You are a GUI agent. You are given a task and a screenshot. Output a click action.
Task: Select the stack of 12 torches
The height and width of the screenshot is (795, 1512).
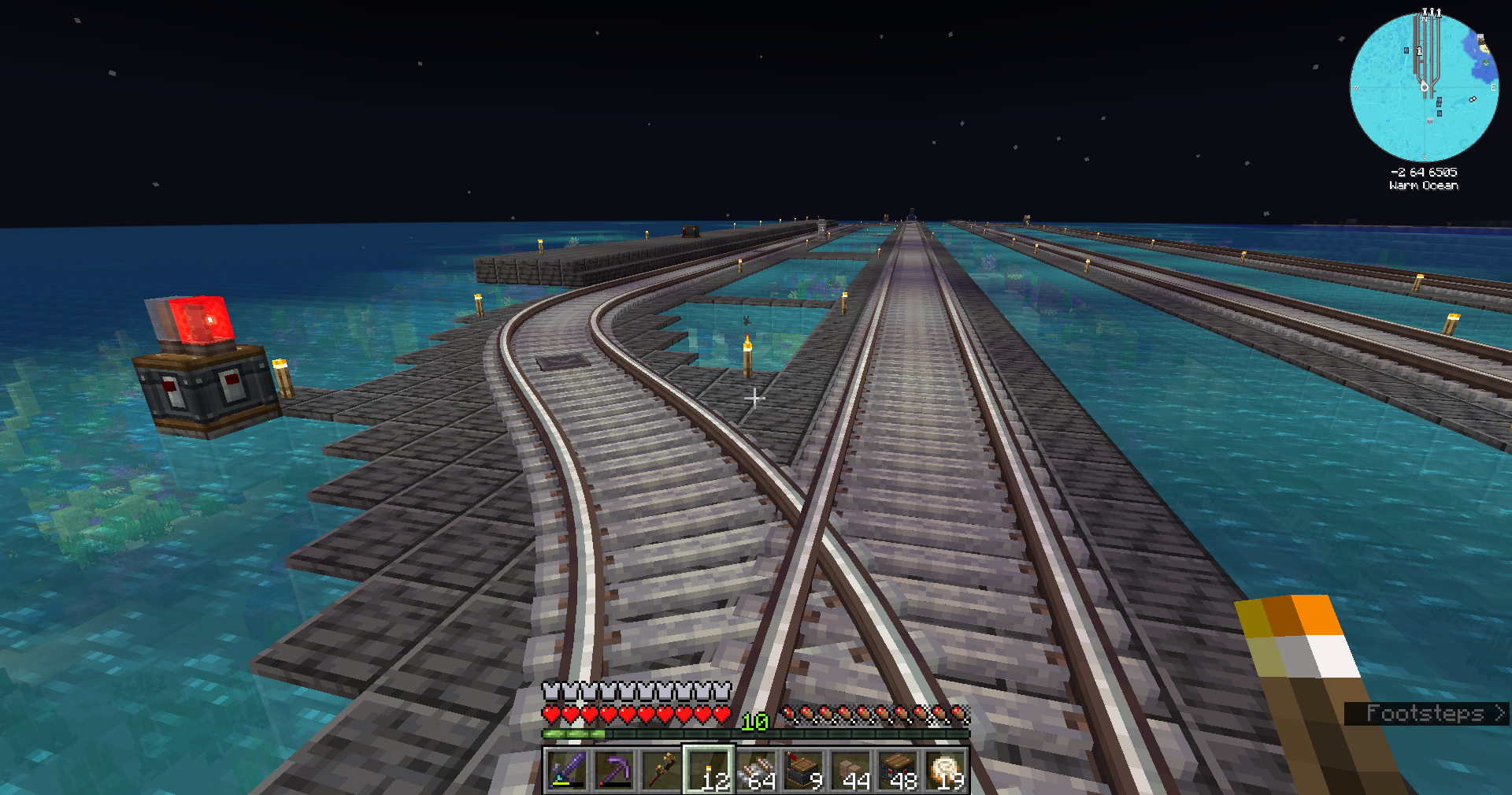(709, 770)
